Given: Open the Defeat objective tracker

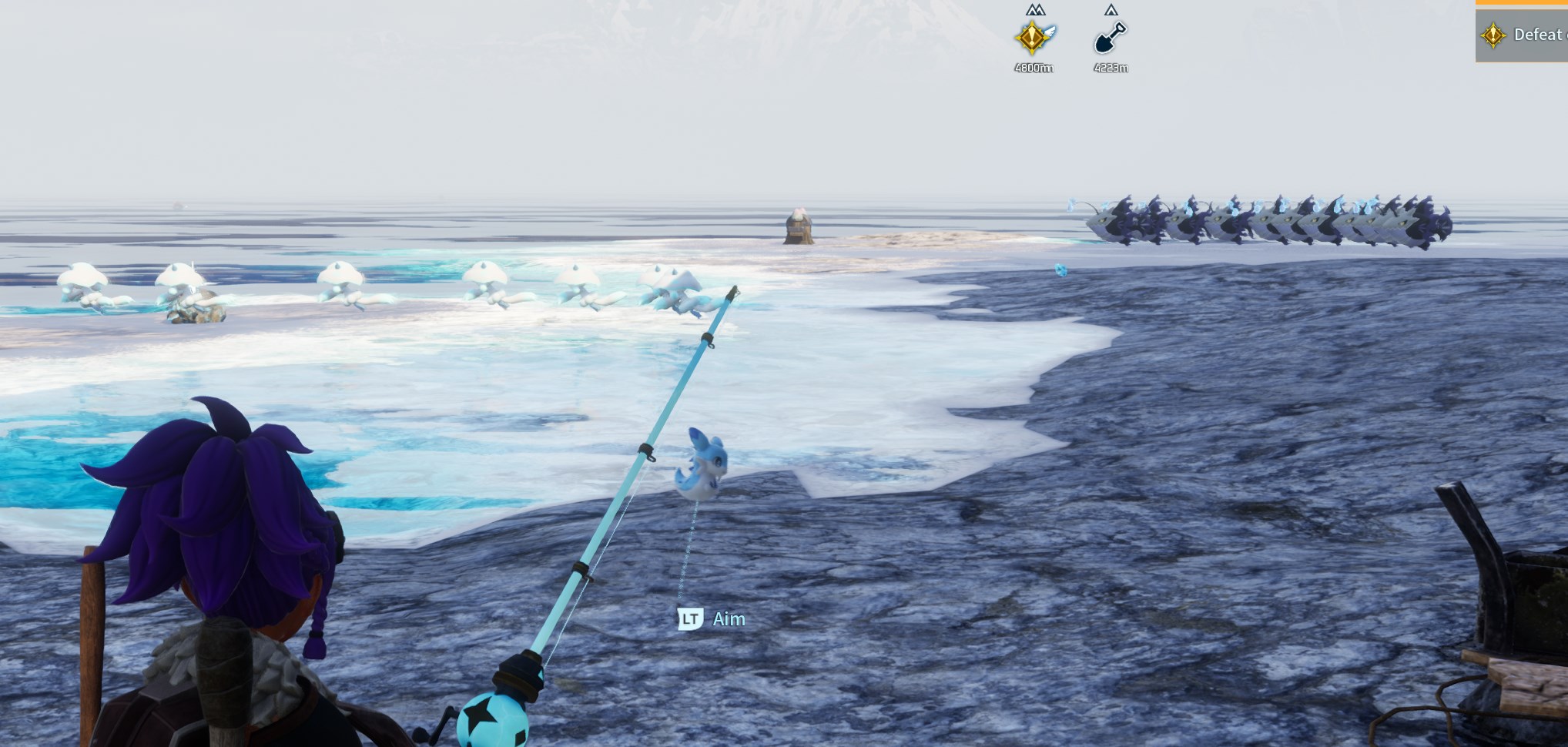Looking at the screenshot, I should 1523,35.
